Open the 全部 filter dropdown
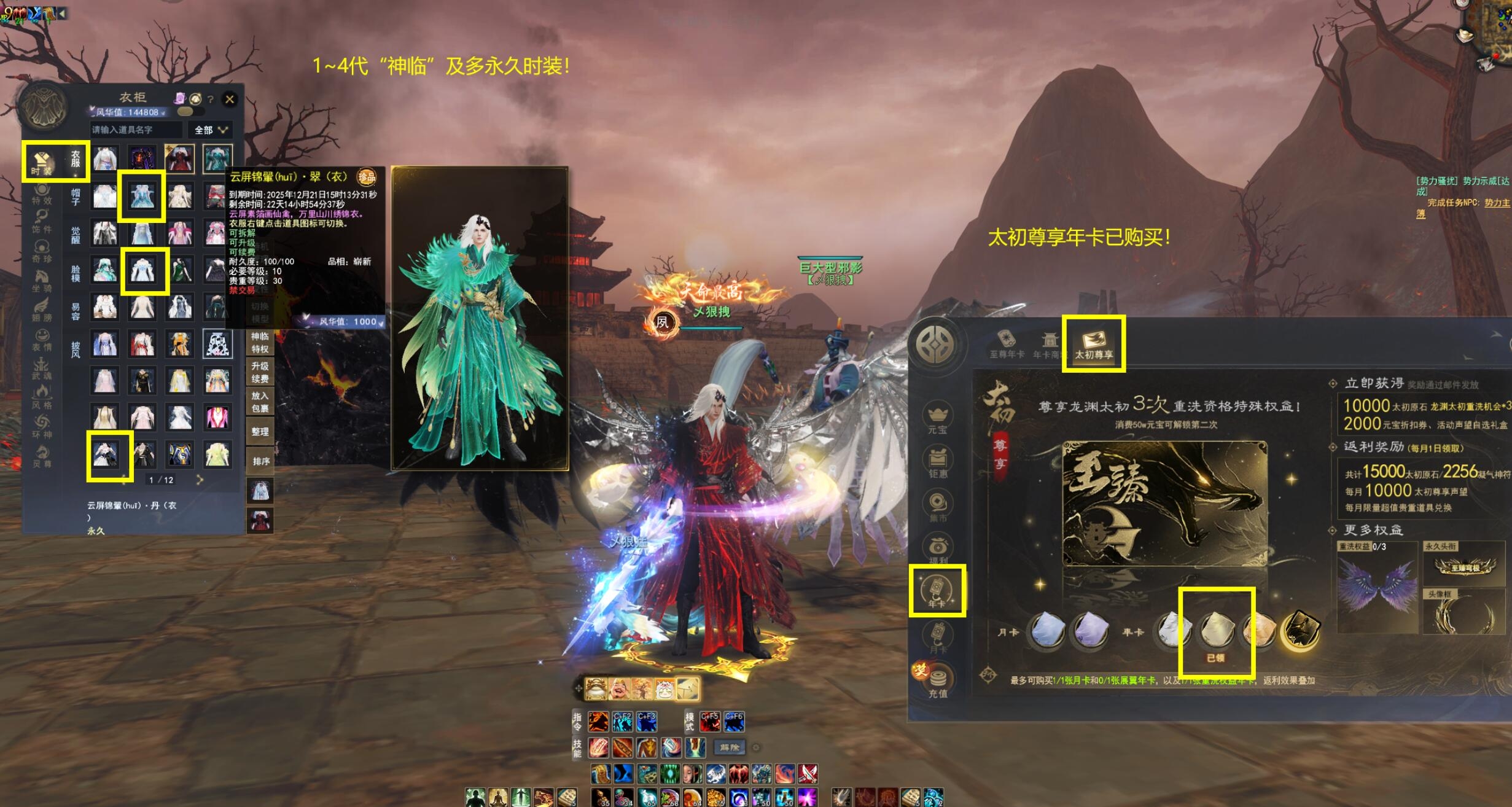The image size is (1512, 807). tap(211, 130)
